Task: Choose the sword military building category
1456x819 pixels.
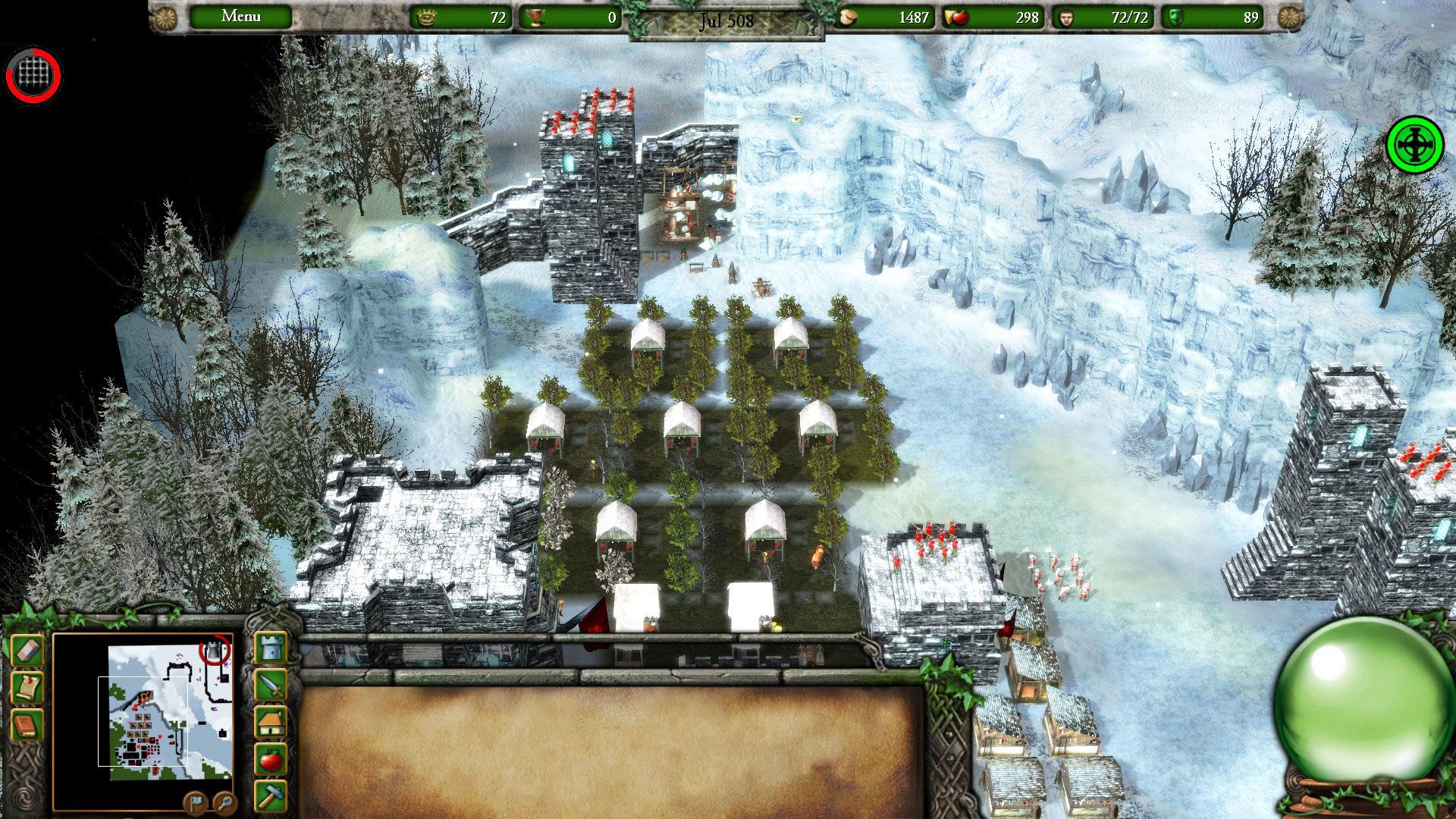Action: [271, 685]
